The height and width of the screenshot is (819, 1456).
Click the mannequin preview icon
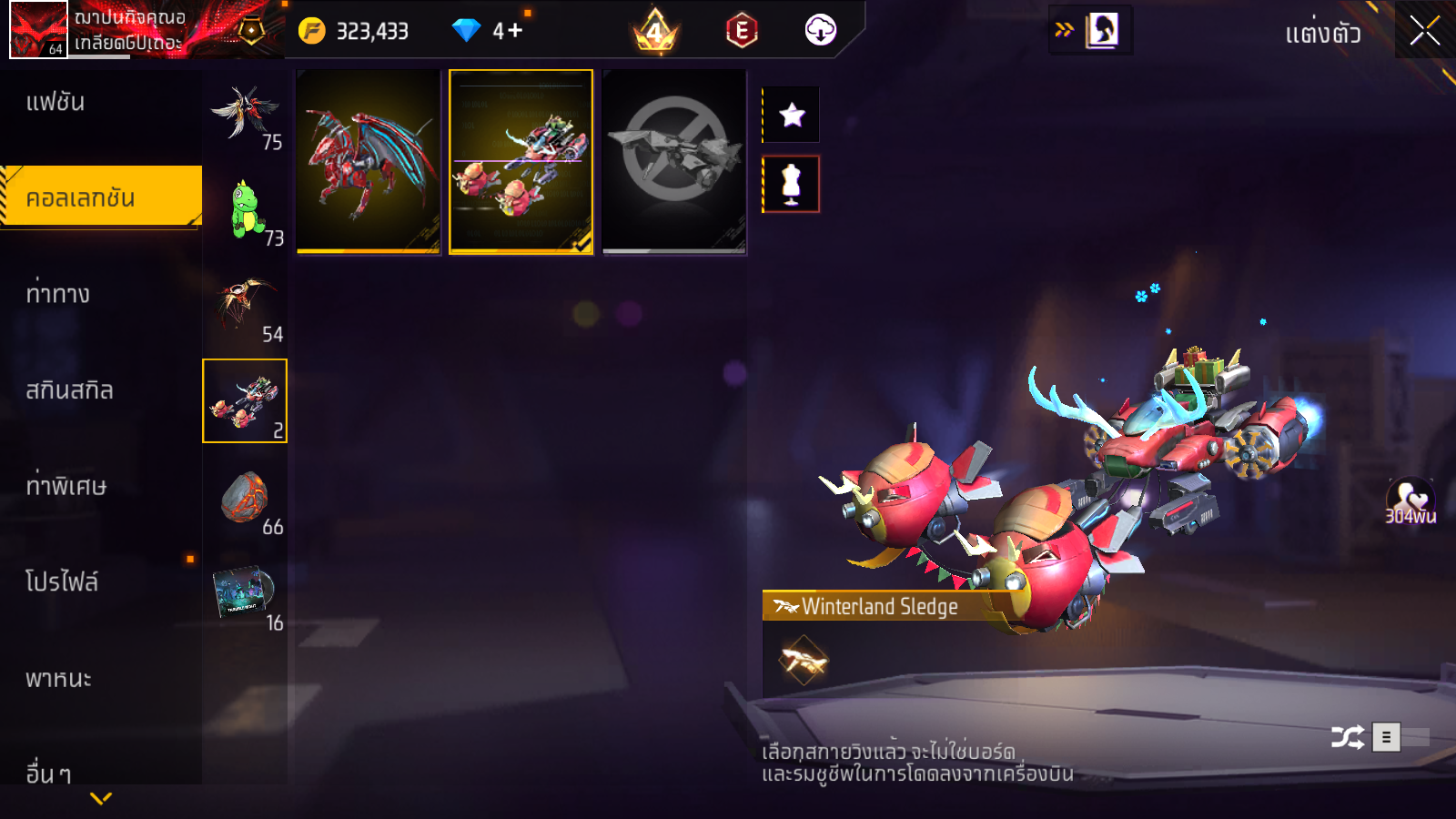point(792,184)
